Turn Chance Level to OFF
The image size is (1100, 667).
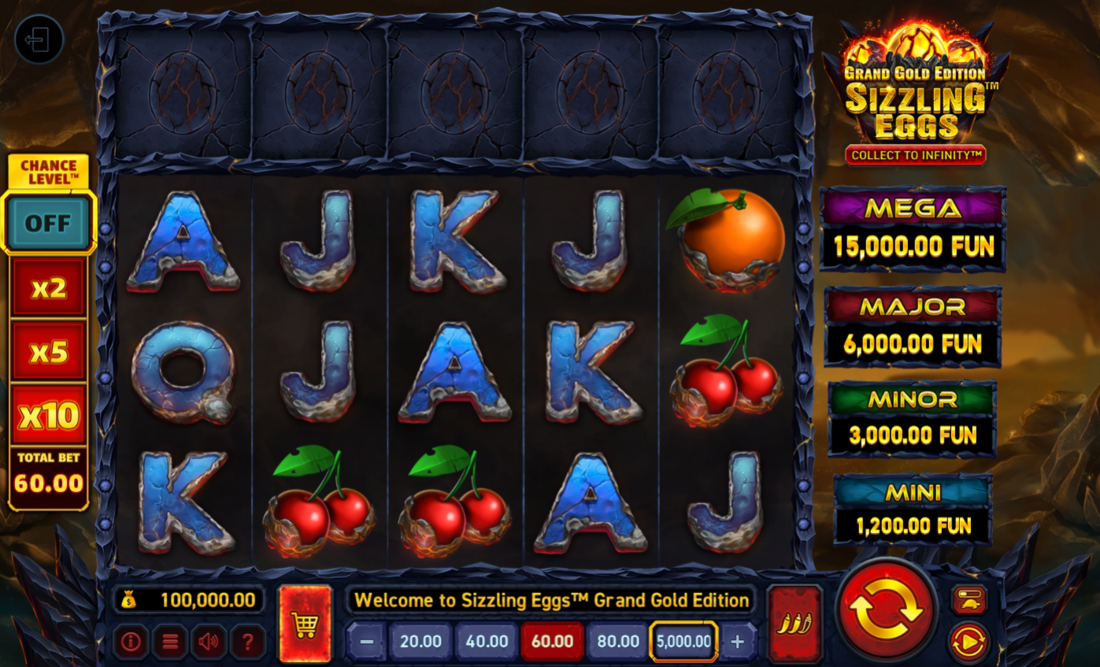tap(48, 222)
